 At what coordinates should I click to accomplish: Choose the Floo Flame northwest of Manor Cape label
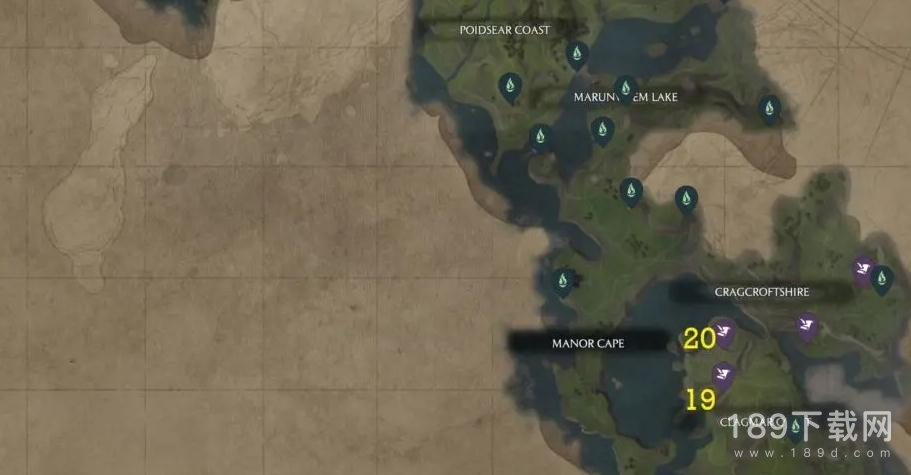point(563,280)
